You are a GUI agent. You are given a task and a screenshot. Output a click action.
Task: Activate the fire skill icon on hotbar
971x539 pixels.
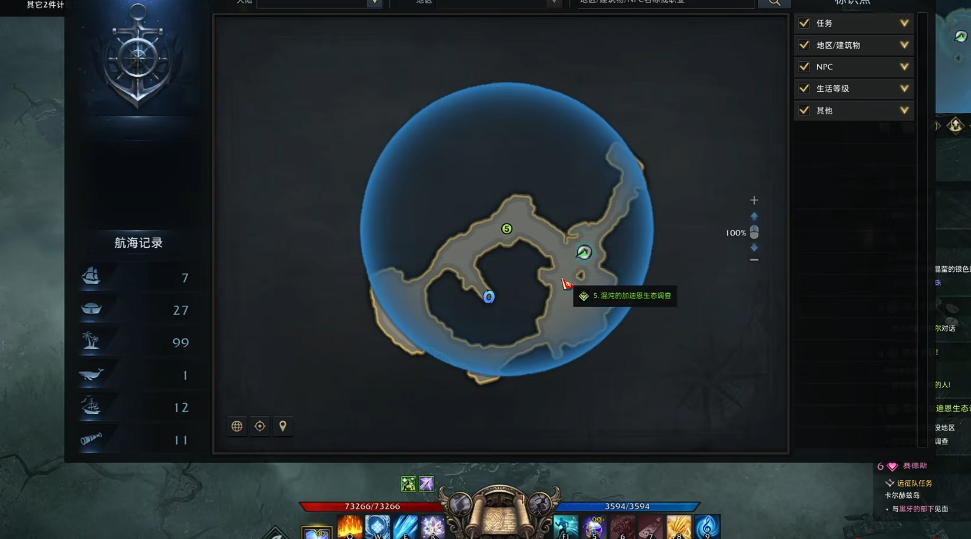(x=349, y=526)
